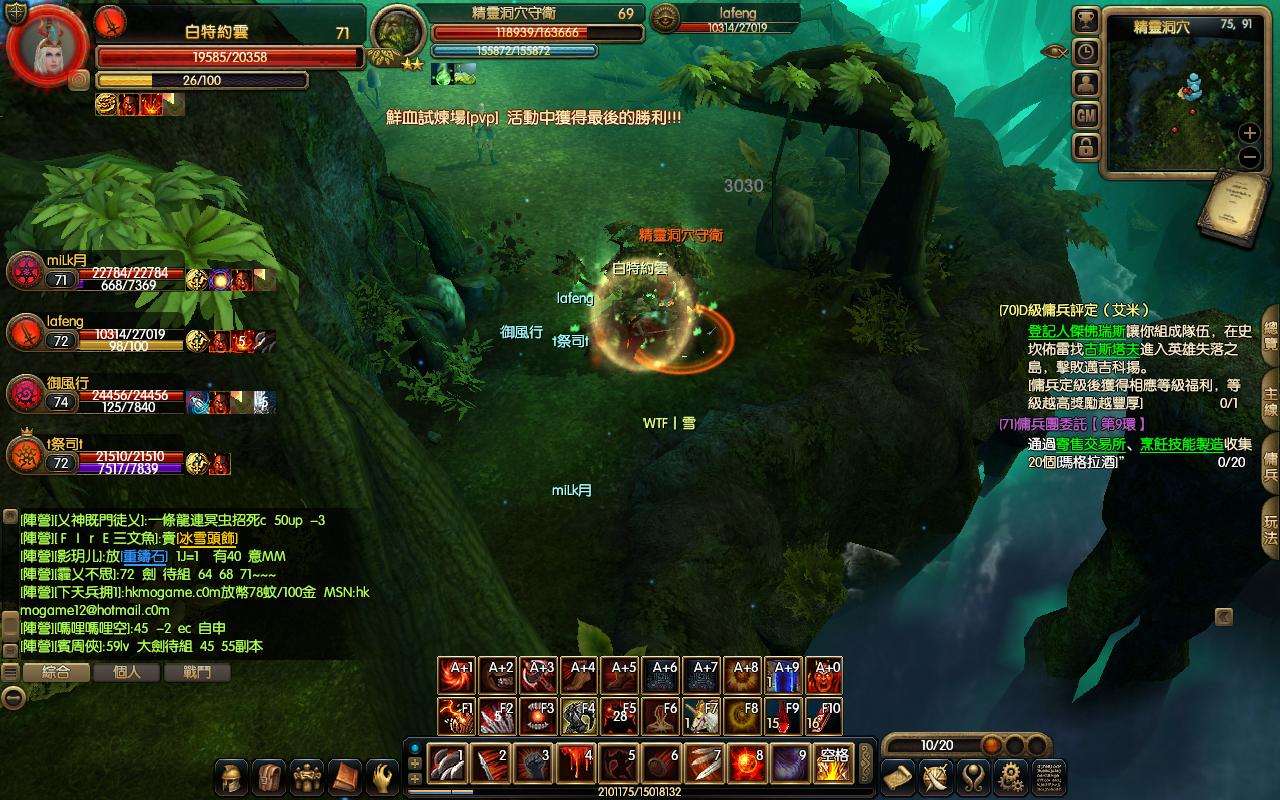Toggle the padlock button by the minimap

1086,148
